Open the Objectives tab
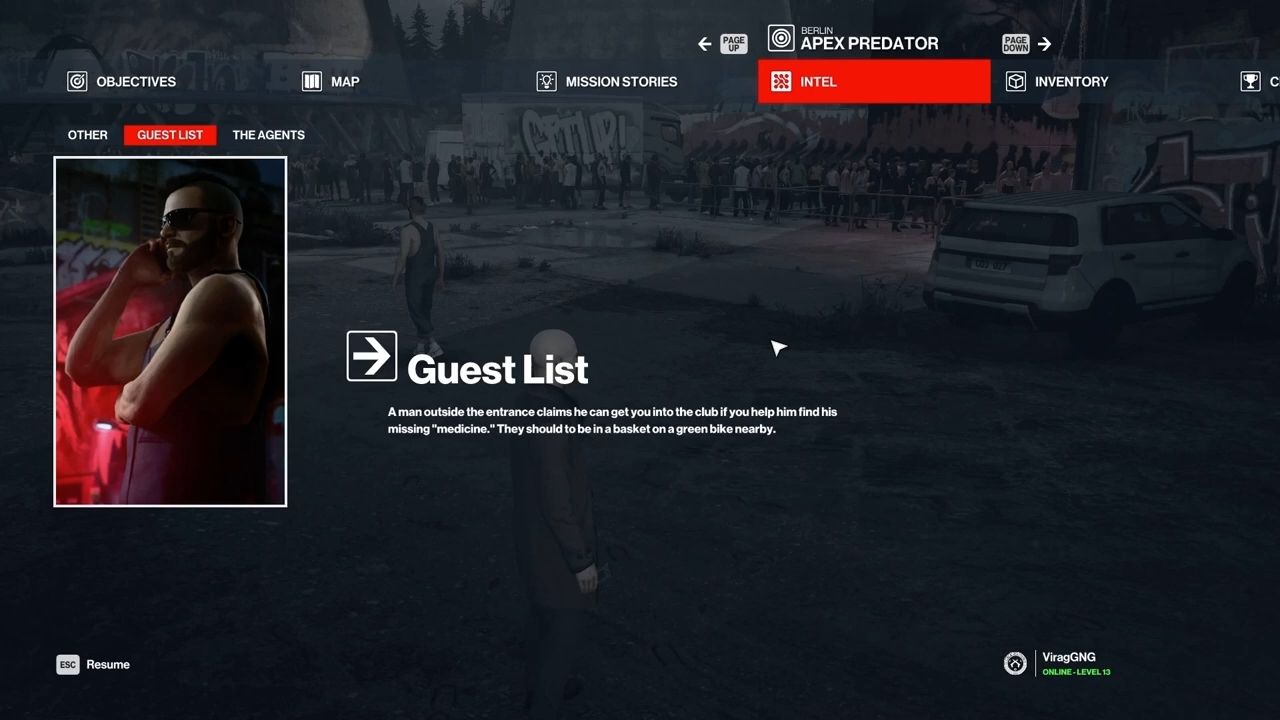1280x720 pixels. point(122,82)
